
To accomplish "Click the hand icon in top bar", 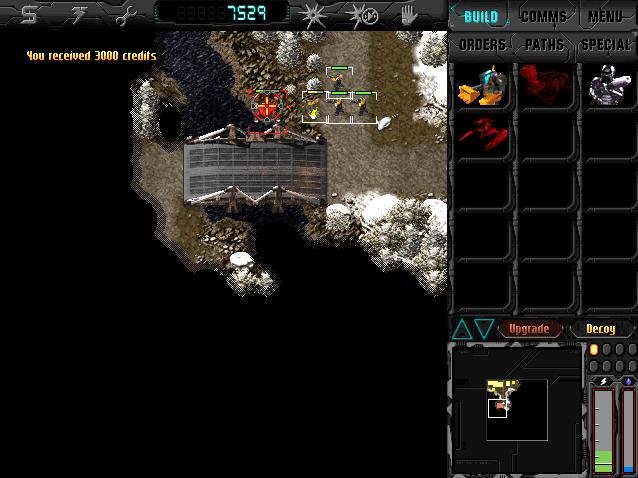I will (409, 15).
